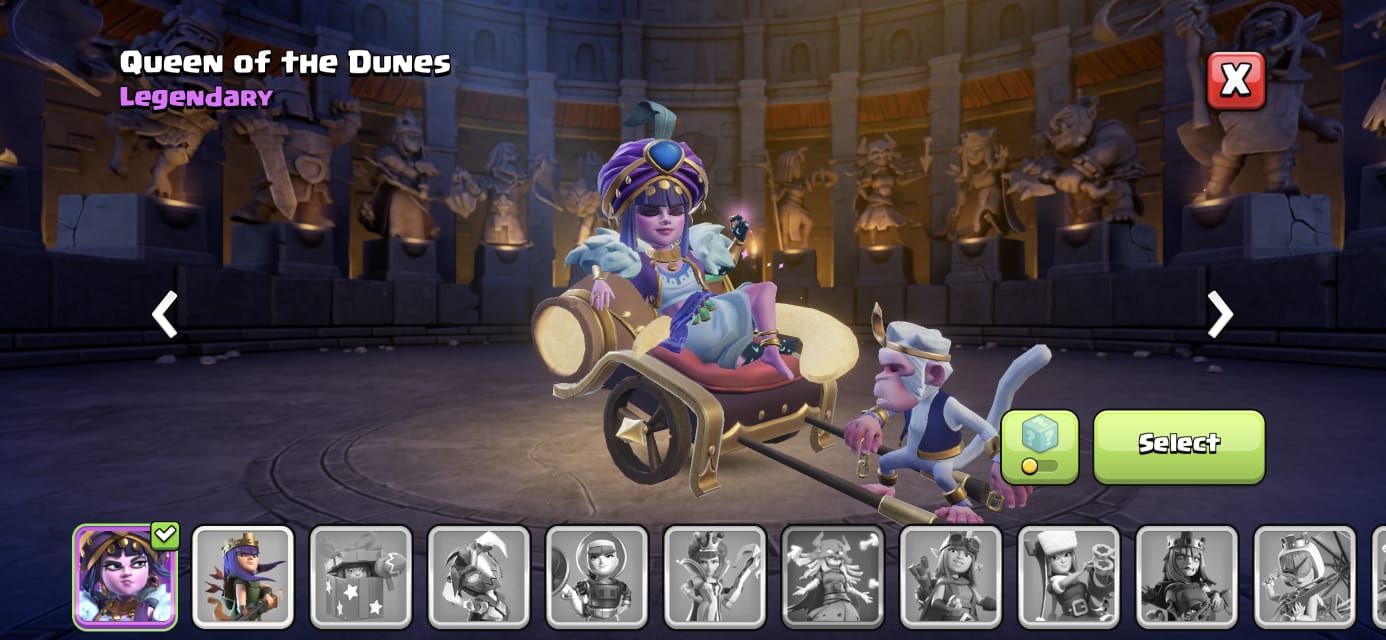Tap the green cube scenery button
The width and height of the screenshot is (1386, 640).
click(1039, 445)
